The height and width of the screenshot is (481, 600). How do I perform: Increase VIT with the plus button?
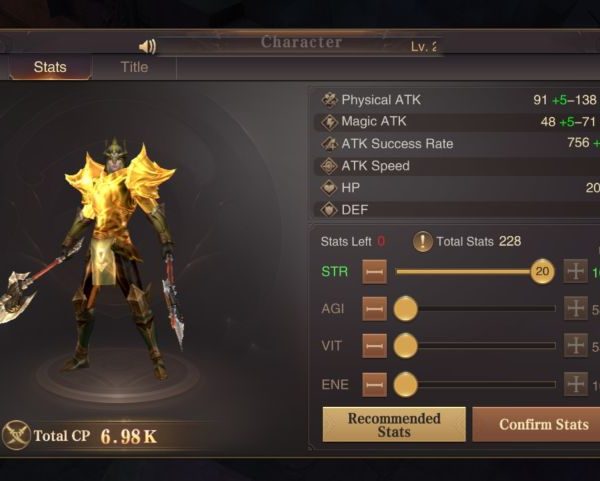tap(576, 346)
